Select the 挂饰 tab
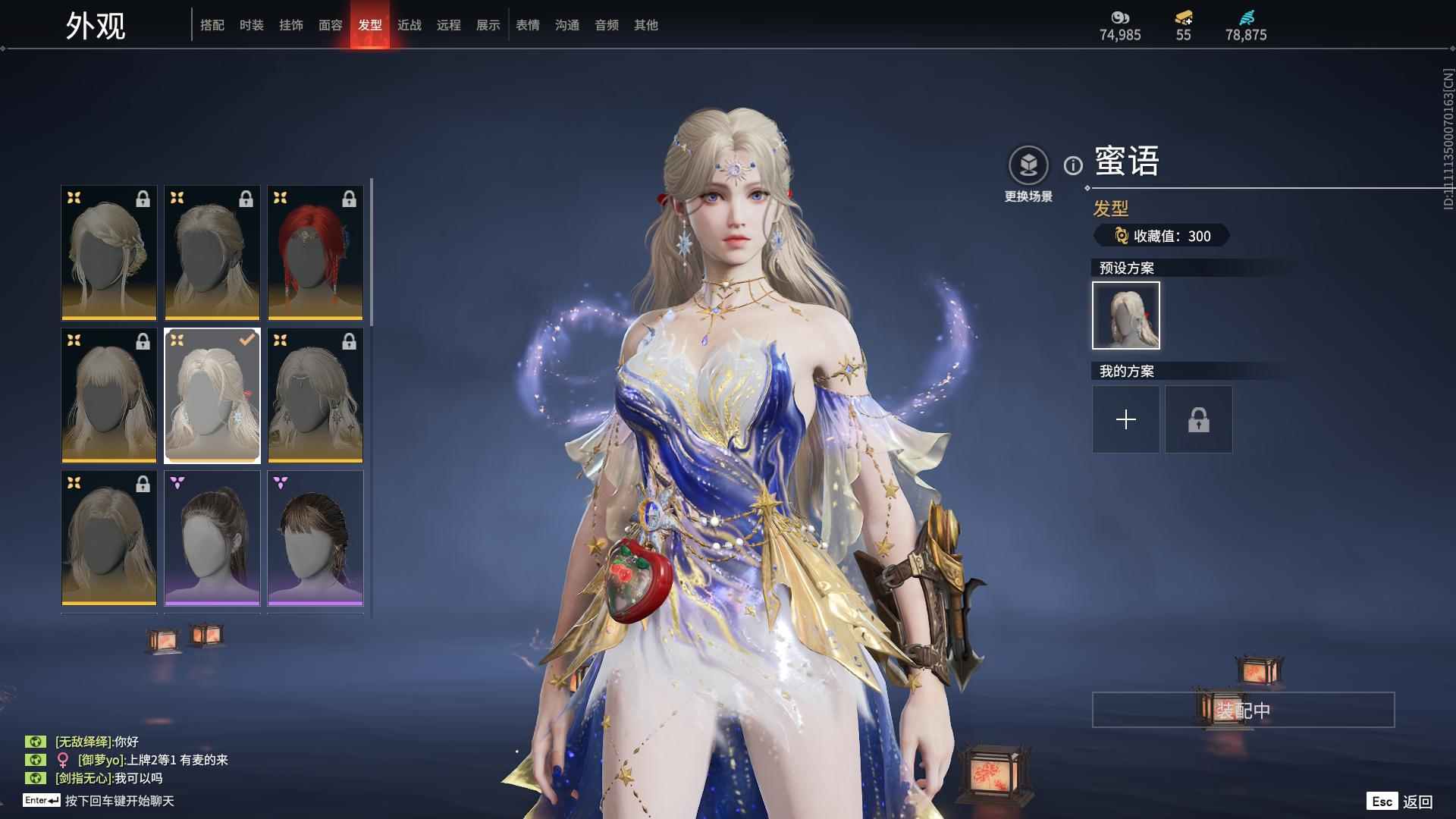1456x819 pixels. click(x=291, y=25)
